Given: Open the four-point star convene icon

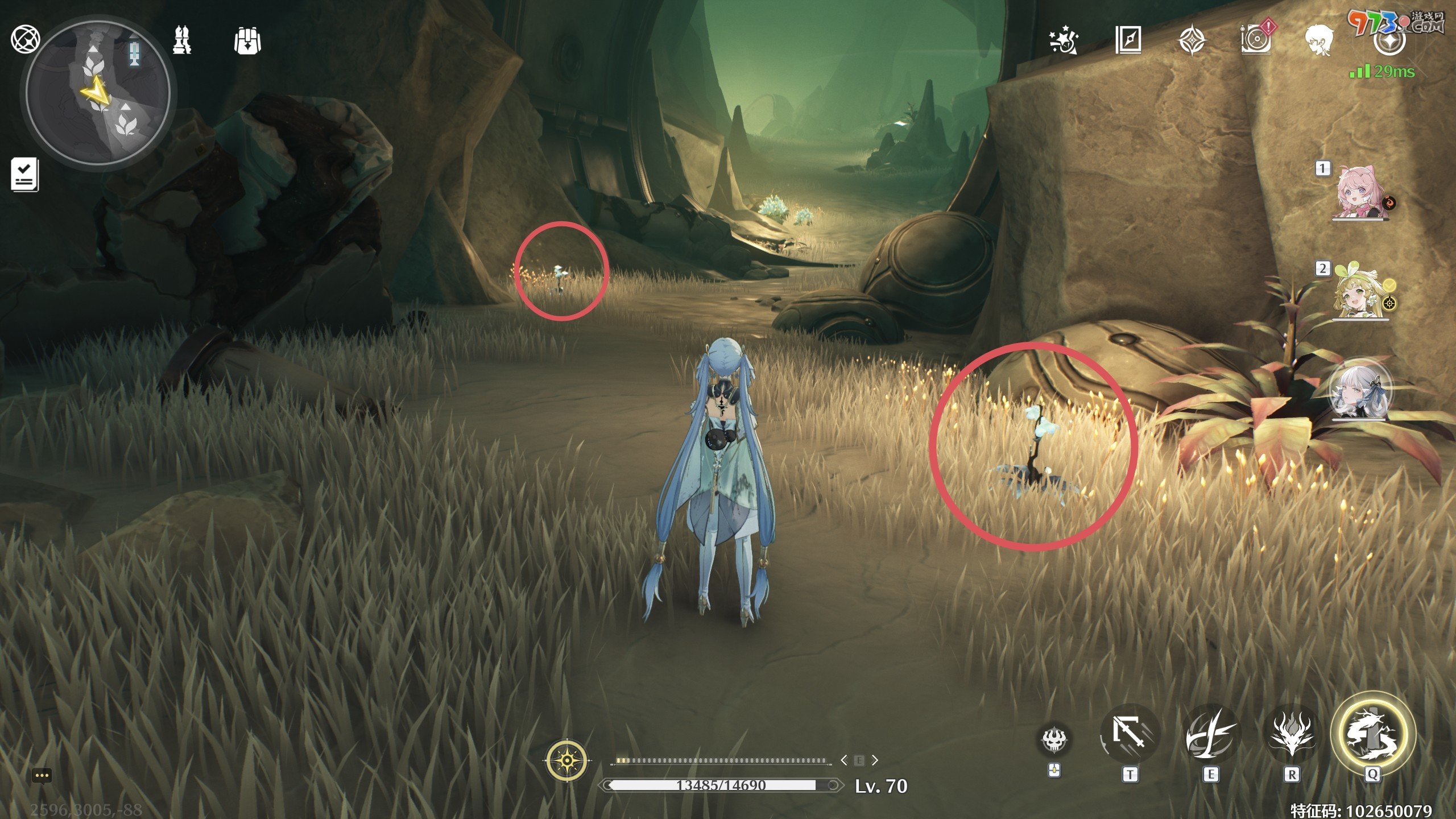Looking at the screenshot, I should (x=1192, y=41).
